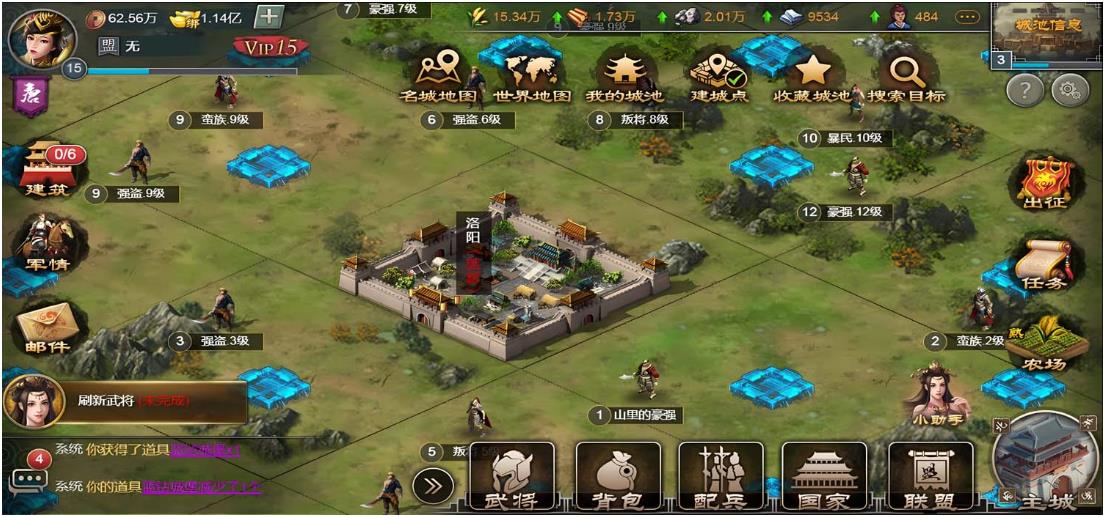Open 搜索目标 target search
This screenshot has width=1105, height=517.
(x=906, y=76)
